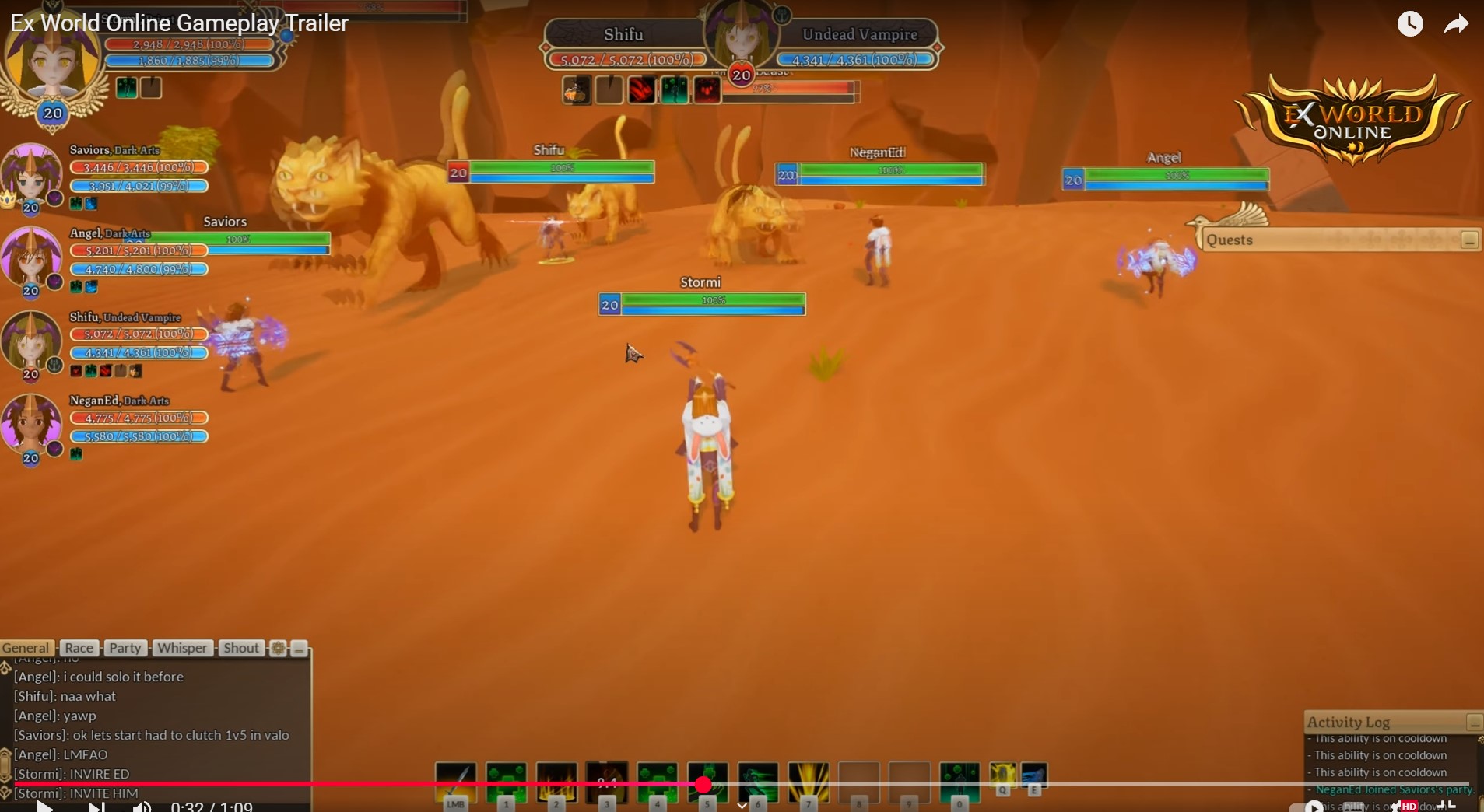Screen dimensions: 1484x812
Task: Trigger the yellow burst ability in slot 7
Action: (x=809, y=781)
